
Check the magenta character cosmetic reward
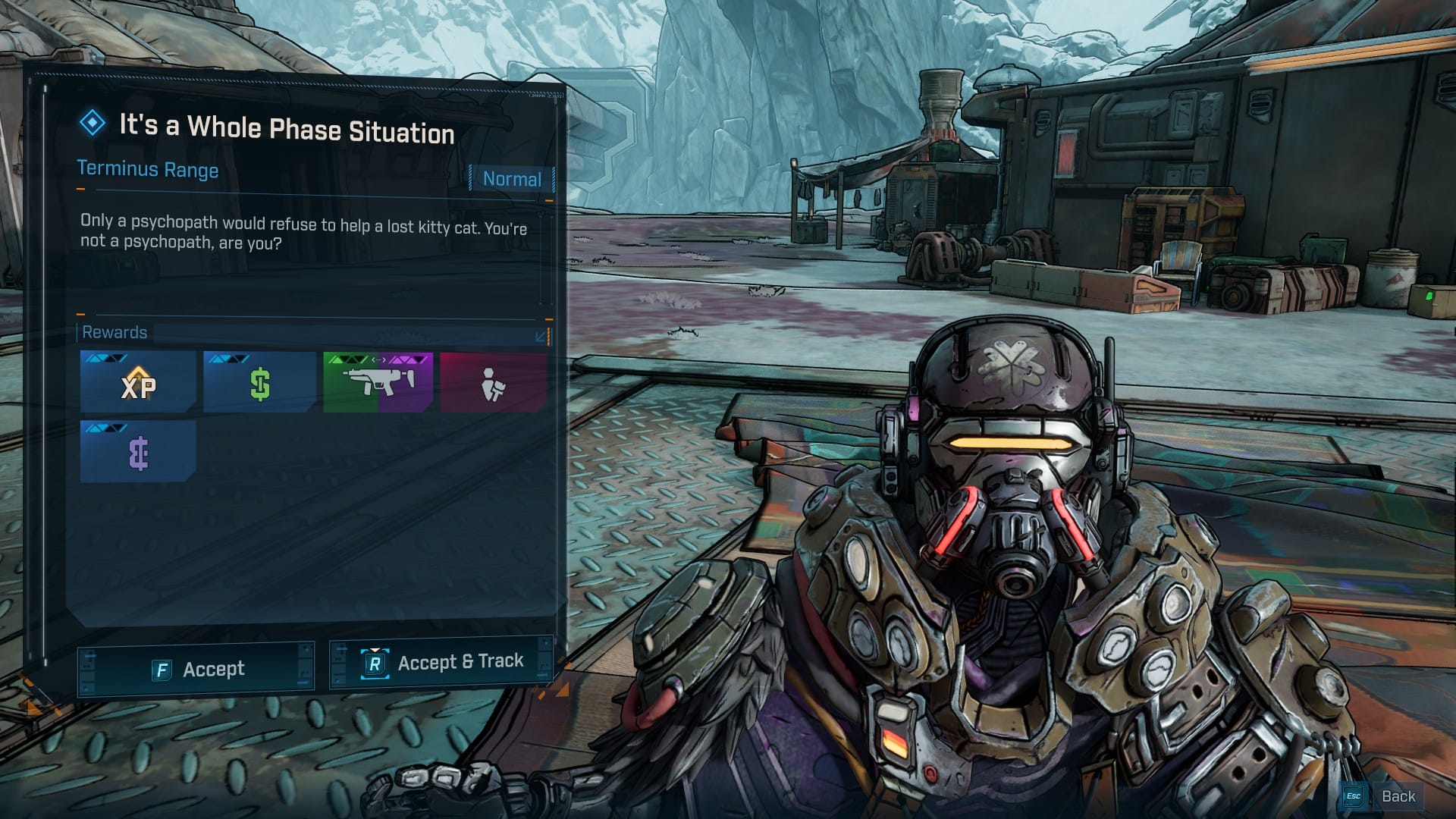pos(493,382)
